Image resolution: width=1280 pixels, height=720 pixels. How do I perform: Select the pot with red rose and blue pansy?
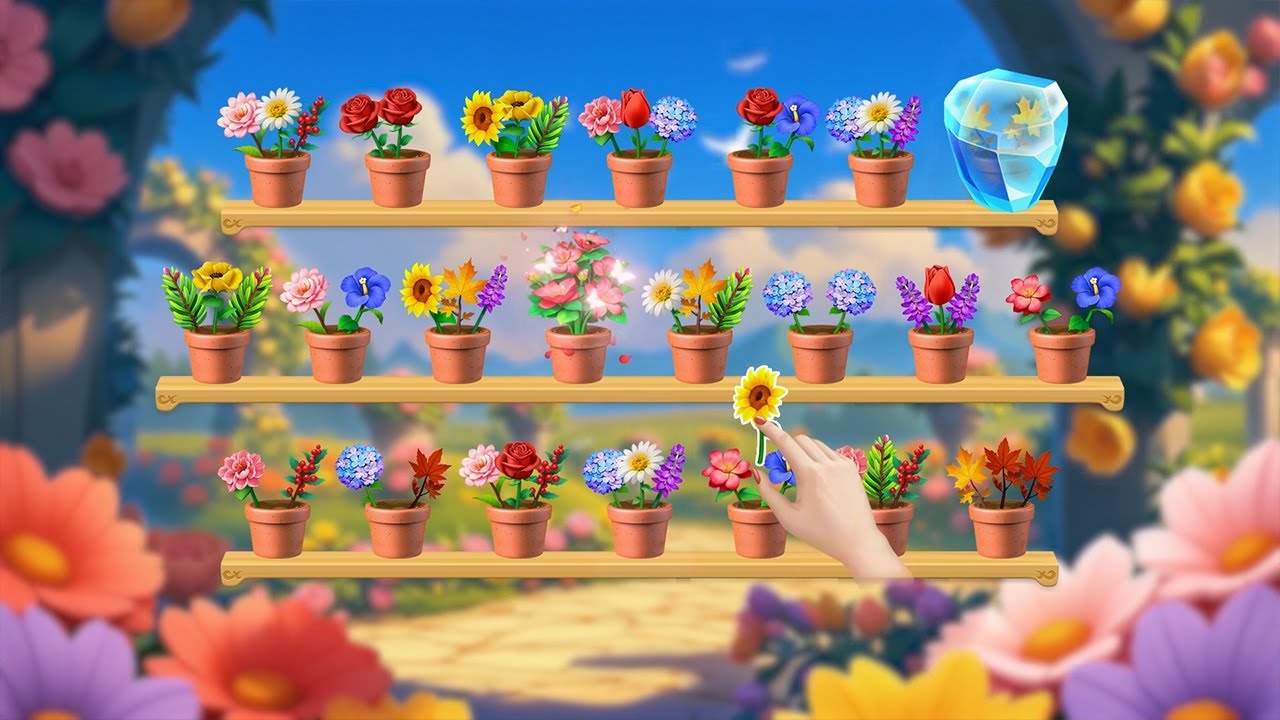(760, 177)
